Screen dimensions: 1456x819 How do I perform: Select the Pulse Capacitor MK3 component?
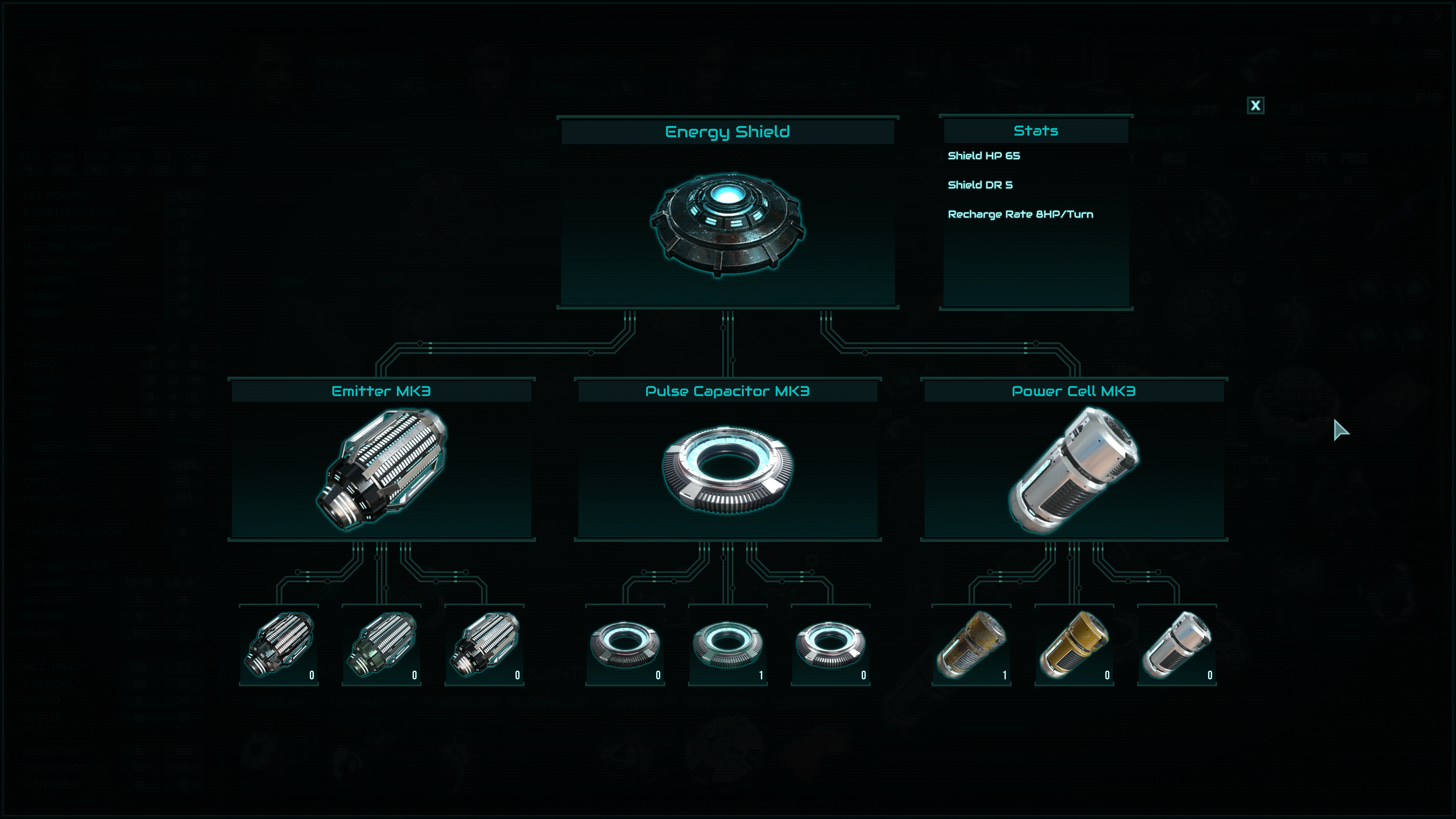[x=727, y=469]
